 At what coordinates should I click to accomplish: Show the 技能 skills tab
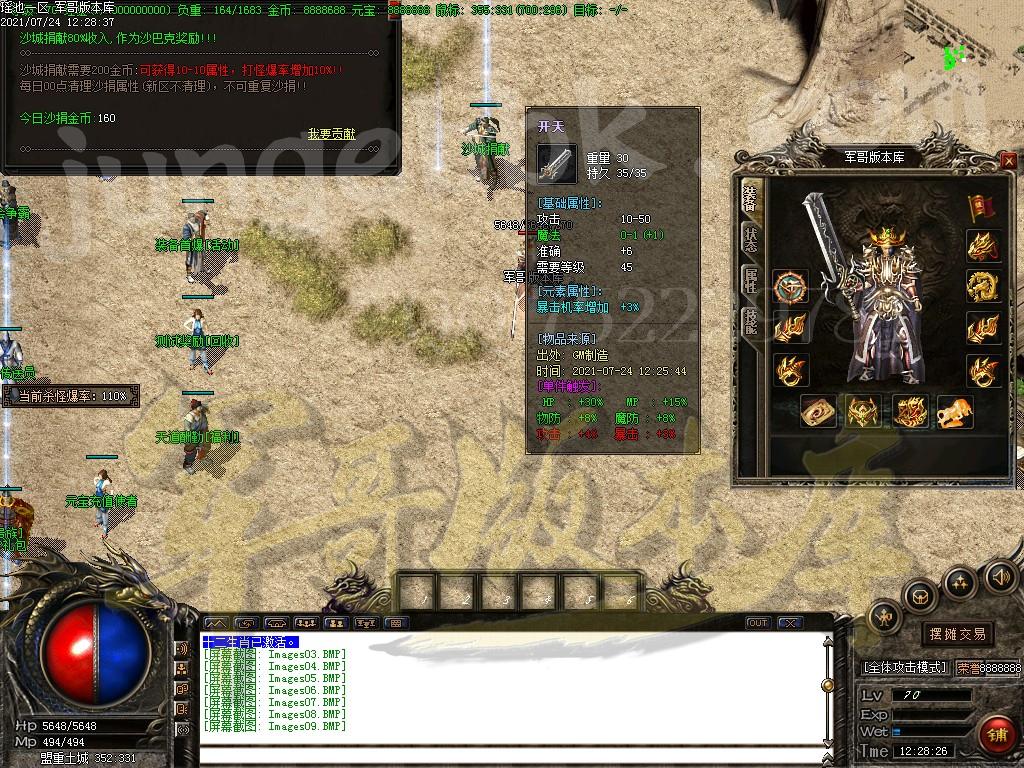coord(749,321)
